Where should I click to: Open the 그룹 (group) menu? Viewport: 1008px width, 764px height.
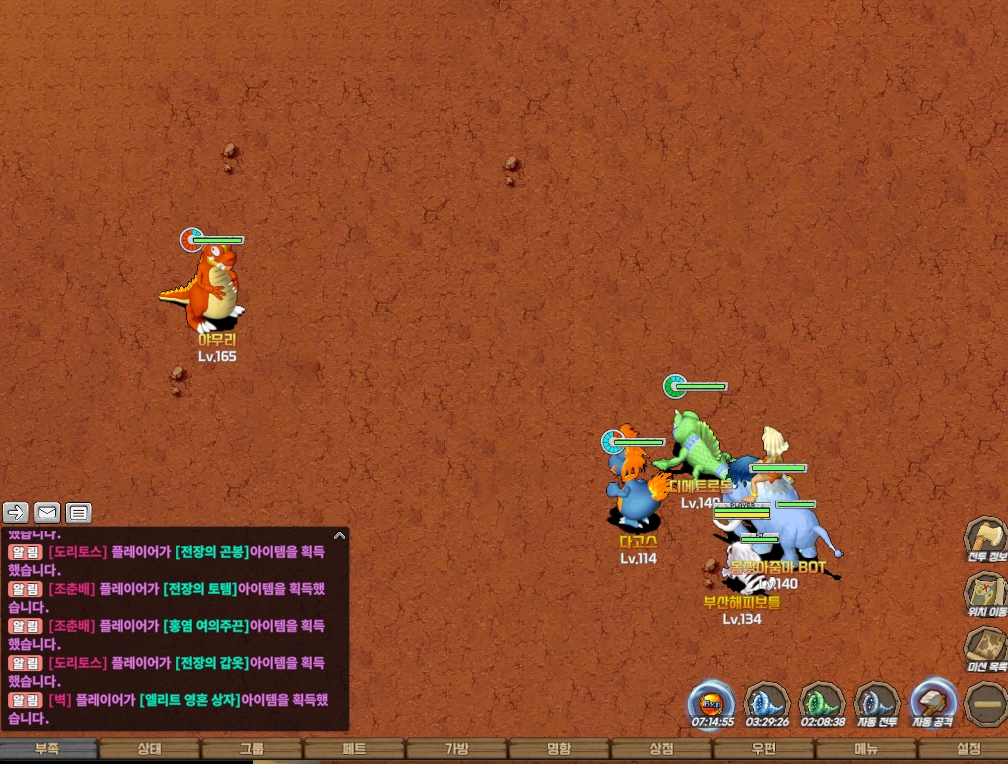252,749
